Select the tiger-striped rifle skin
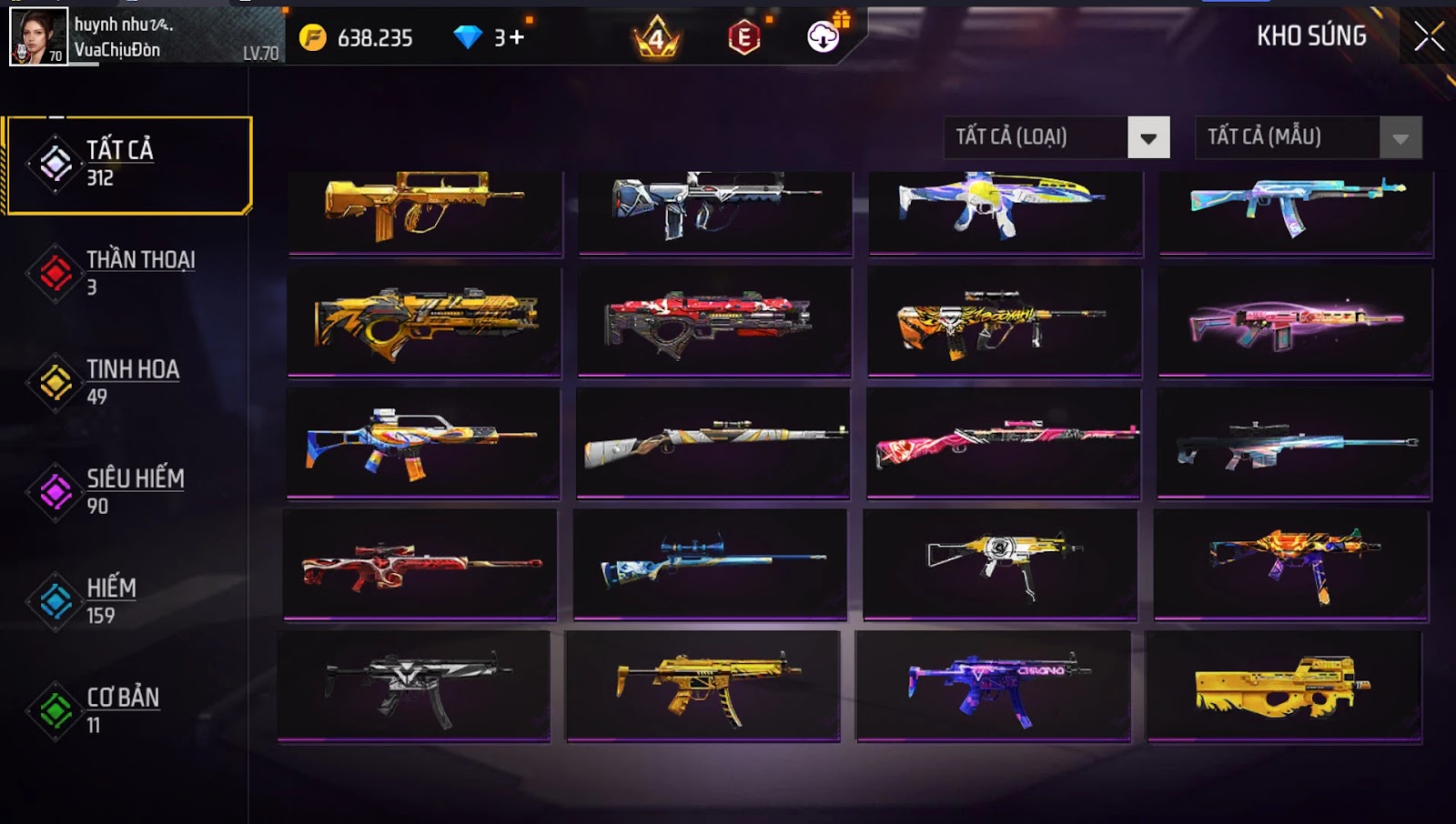This screenshot has height=824, width=1456. [x=1004, y=320]
